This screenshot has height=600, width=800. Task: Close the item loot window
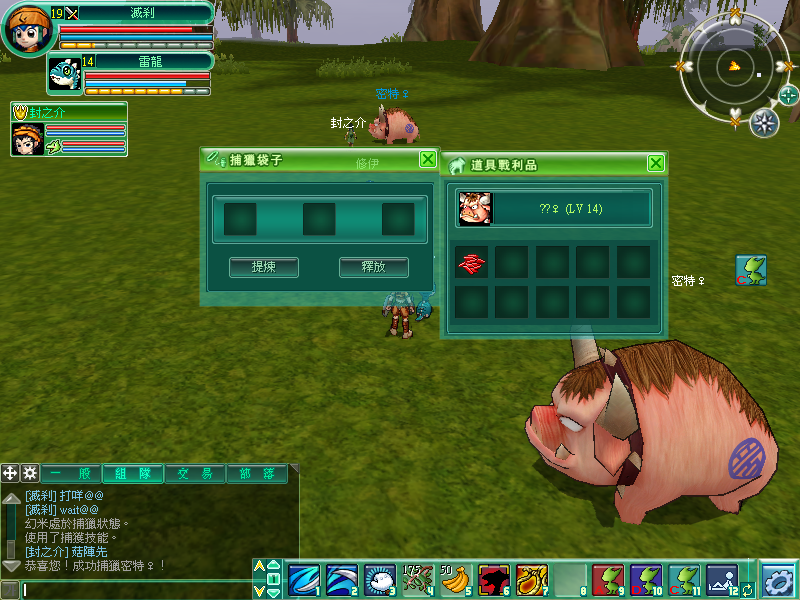656,164
